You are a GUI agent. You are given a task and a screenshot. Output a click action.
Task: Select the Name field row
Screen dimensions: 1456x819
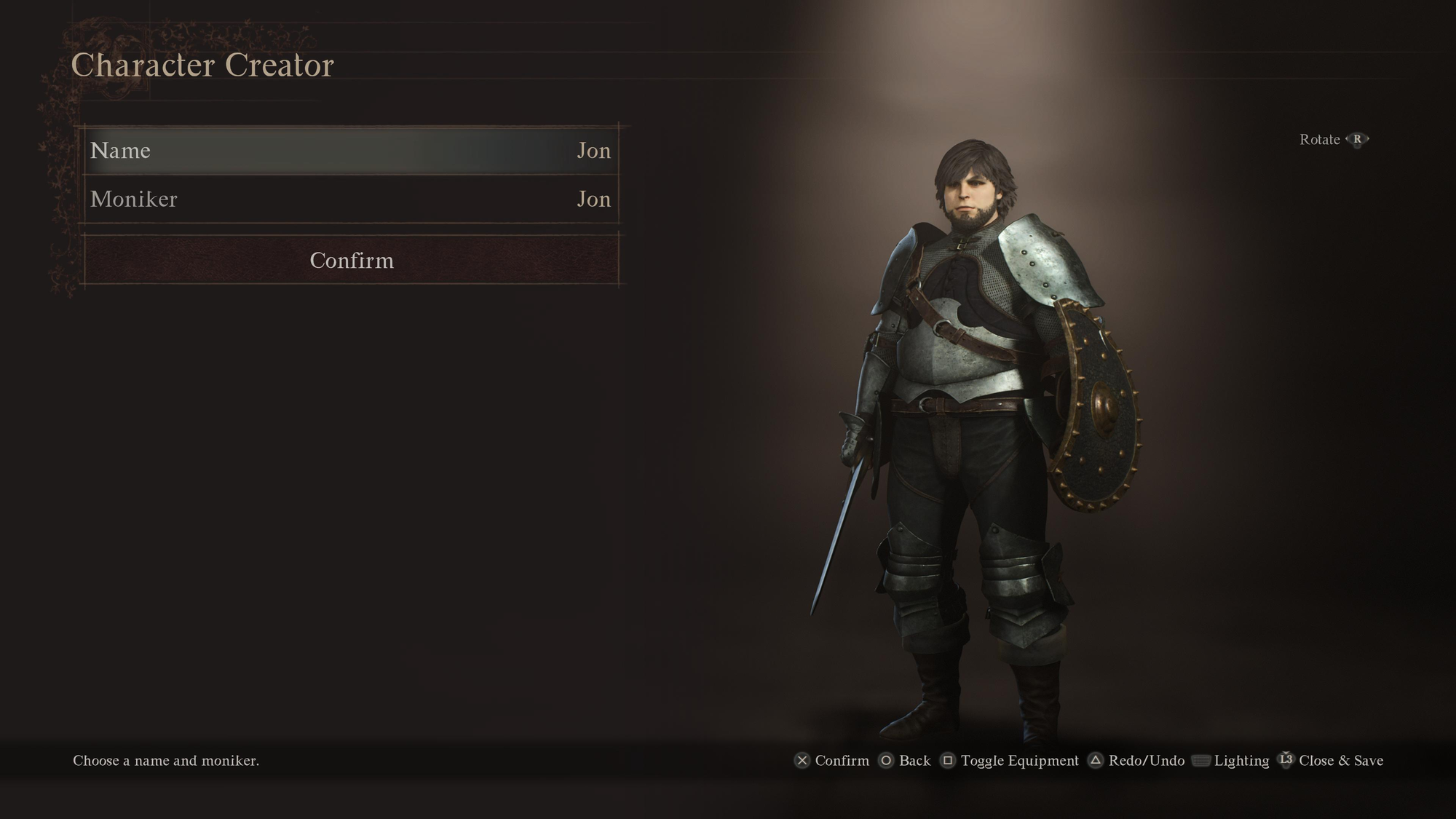(351, 151)
